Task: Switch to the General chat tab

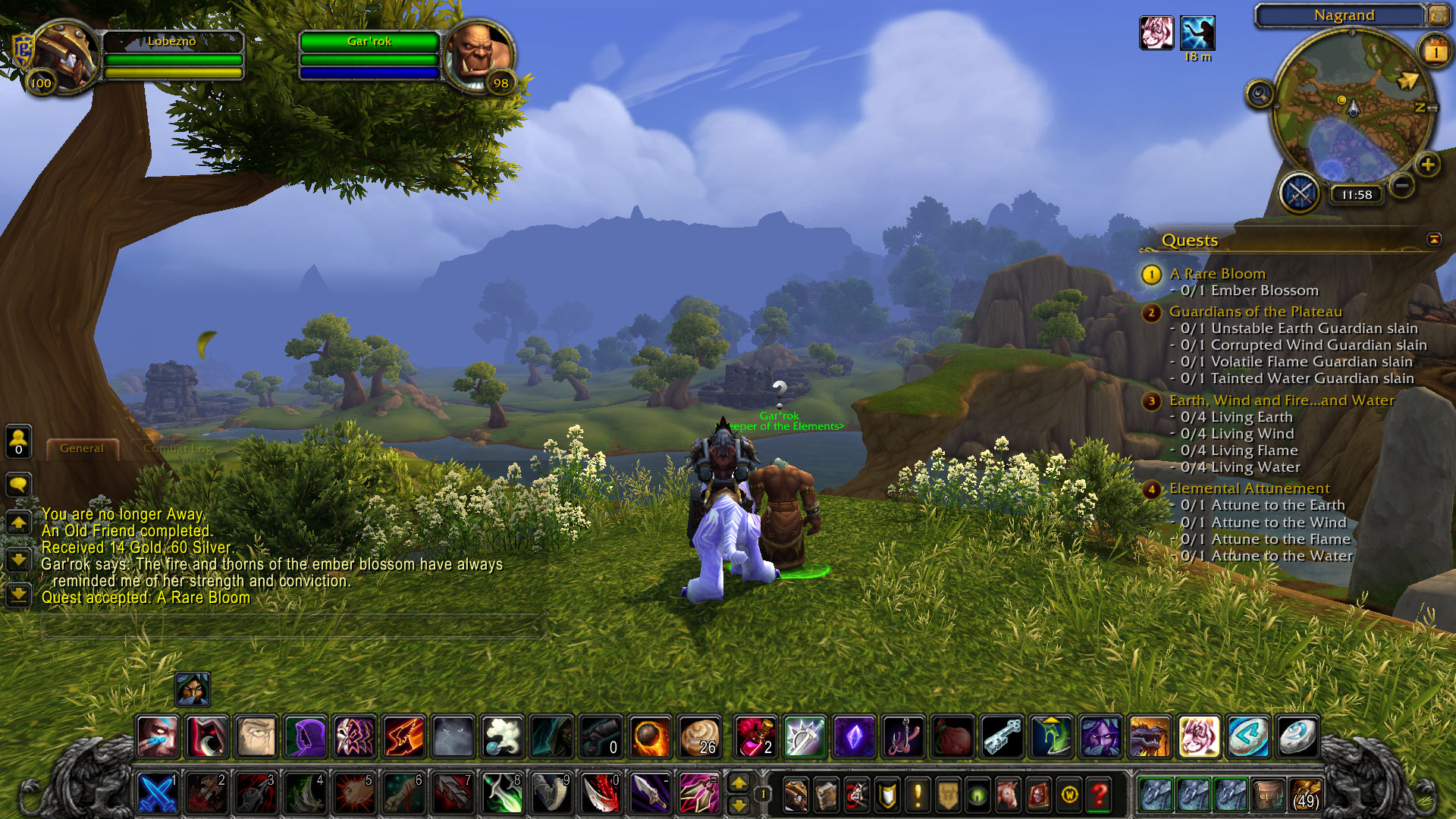Action: tap(82, 448)
